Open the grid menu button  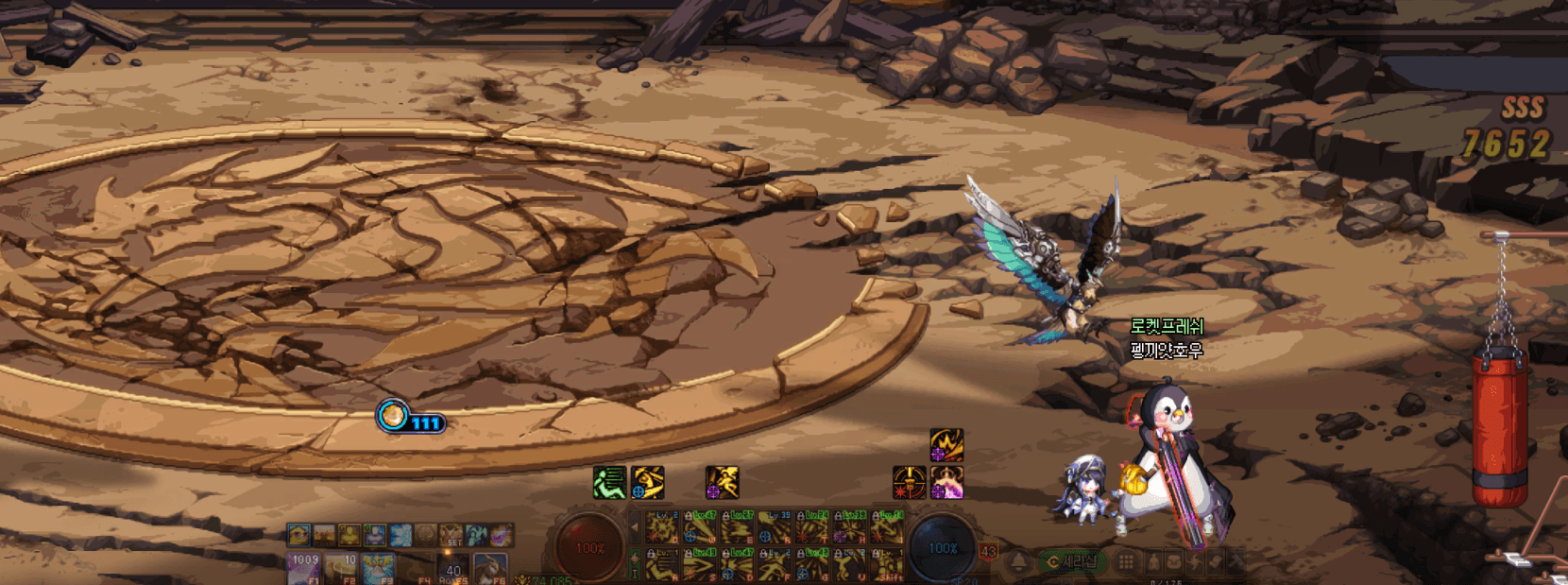click(1126, 562)
